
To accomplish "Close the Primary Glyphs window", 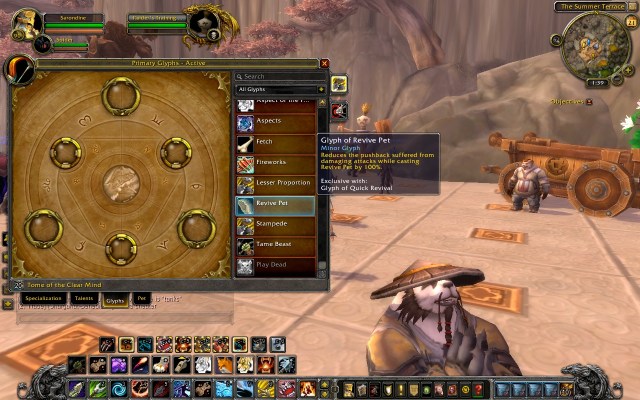I will [x=324, y=63].
